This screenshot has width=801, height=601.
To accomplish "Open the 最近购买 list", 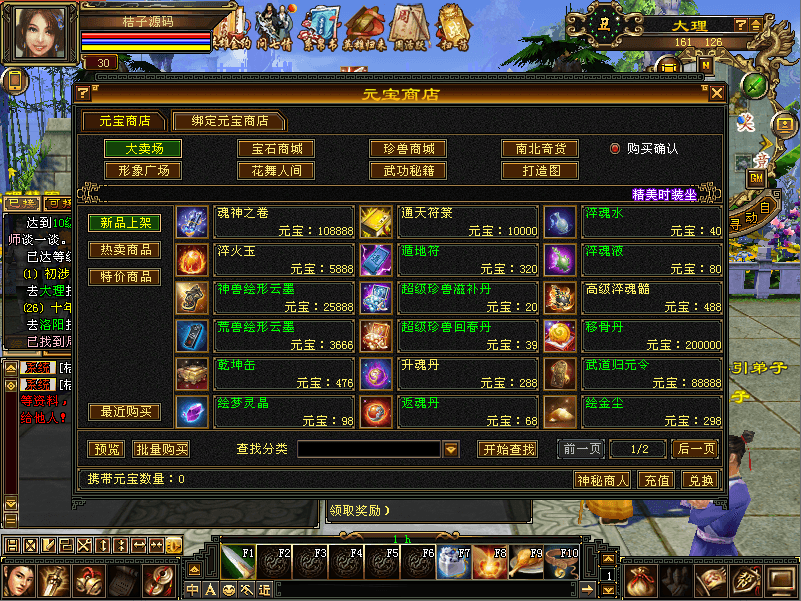I will coord(125,412).
